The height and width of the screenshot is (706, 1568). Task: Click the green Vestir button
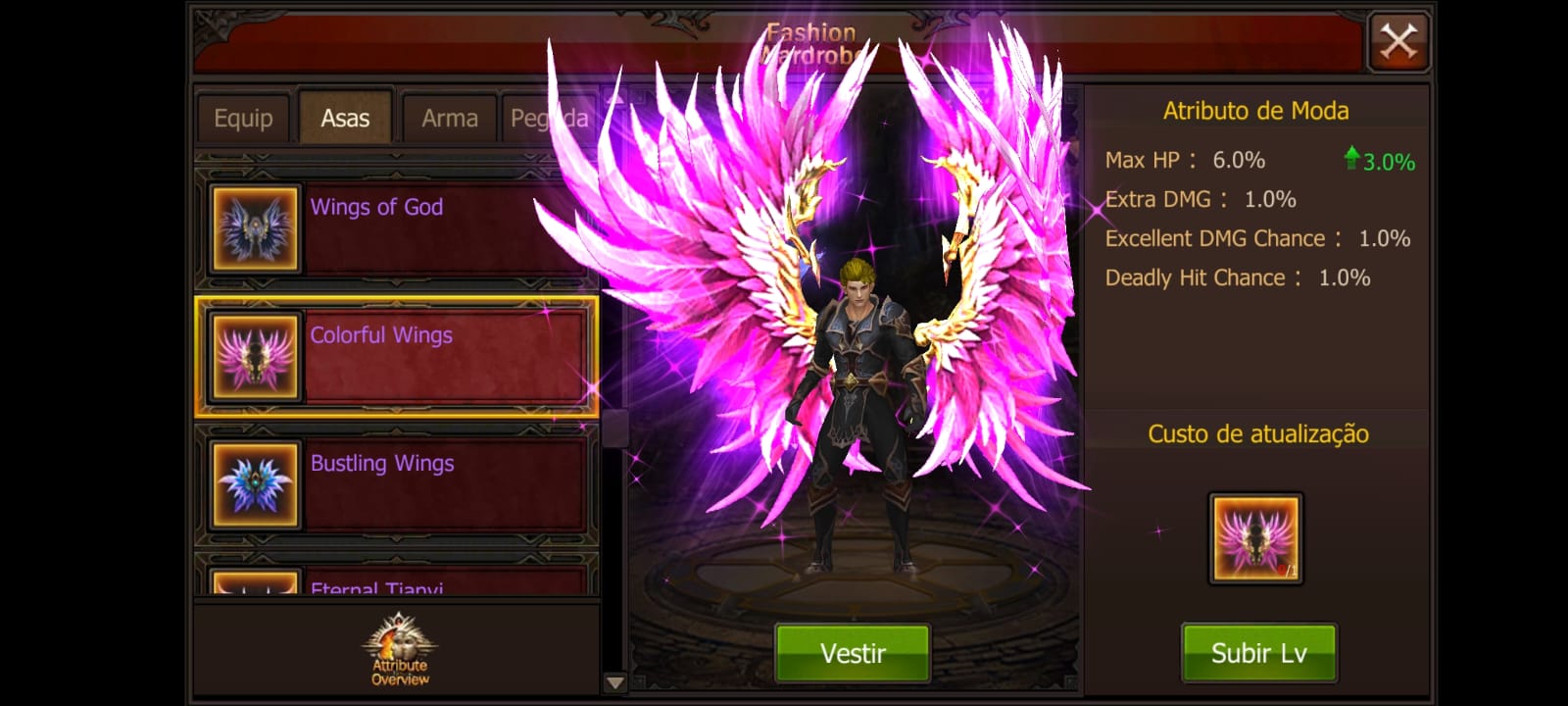[853, 653]
